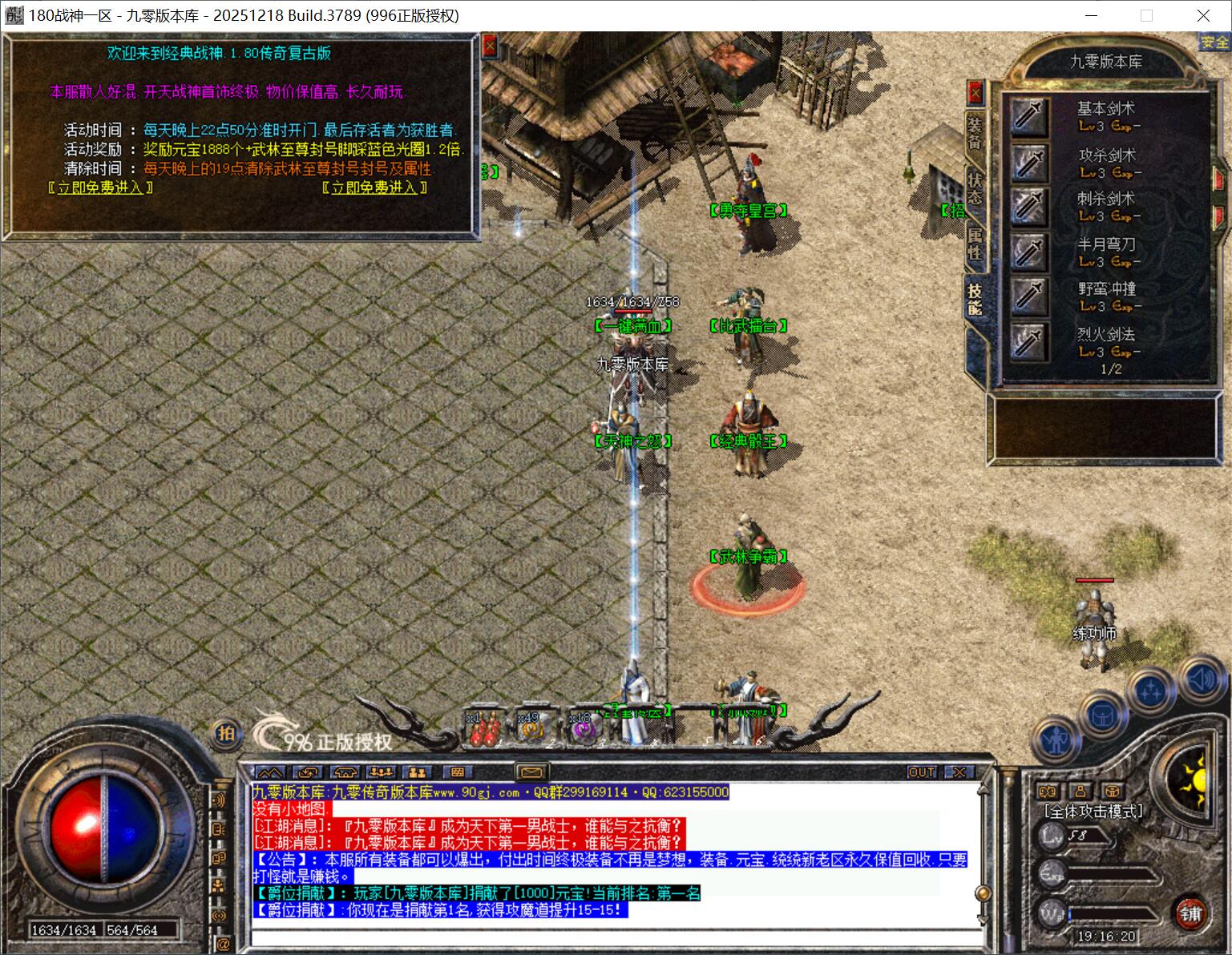Switch to the 装备 equipment tab
Screen dimensions: 1232x955
(x=974, y=134)
